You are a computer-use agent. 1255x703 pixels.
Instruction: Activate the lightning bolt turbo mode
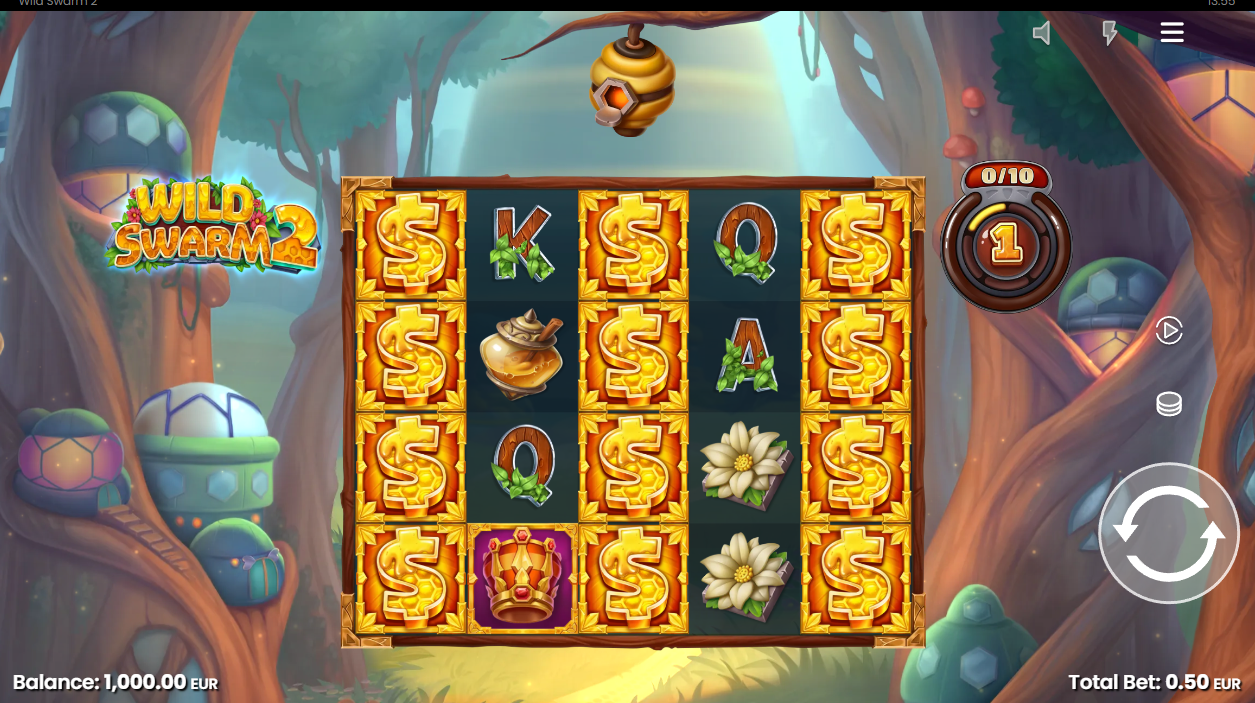coord(1109,33)
